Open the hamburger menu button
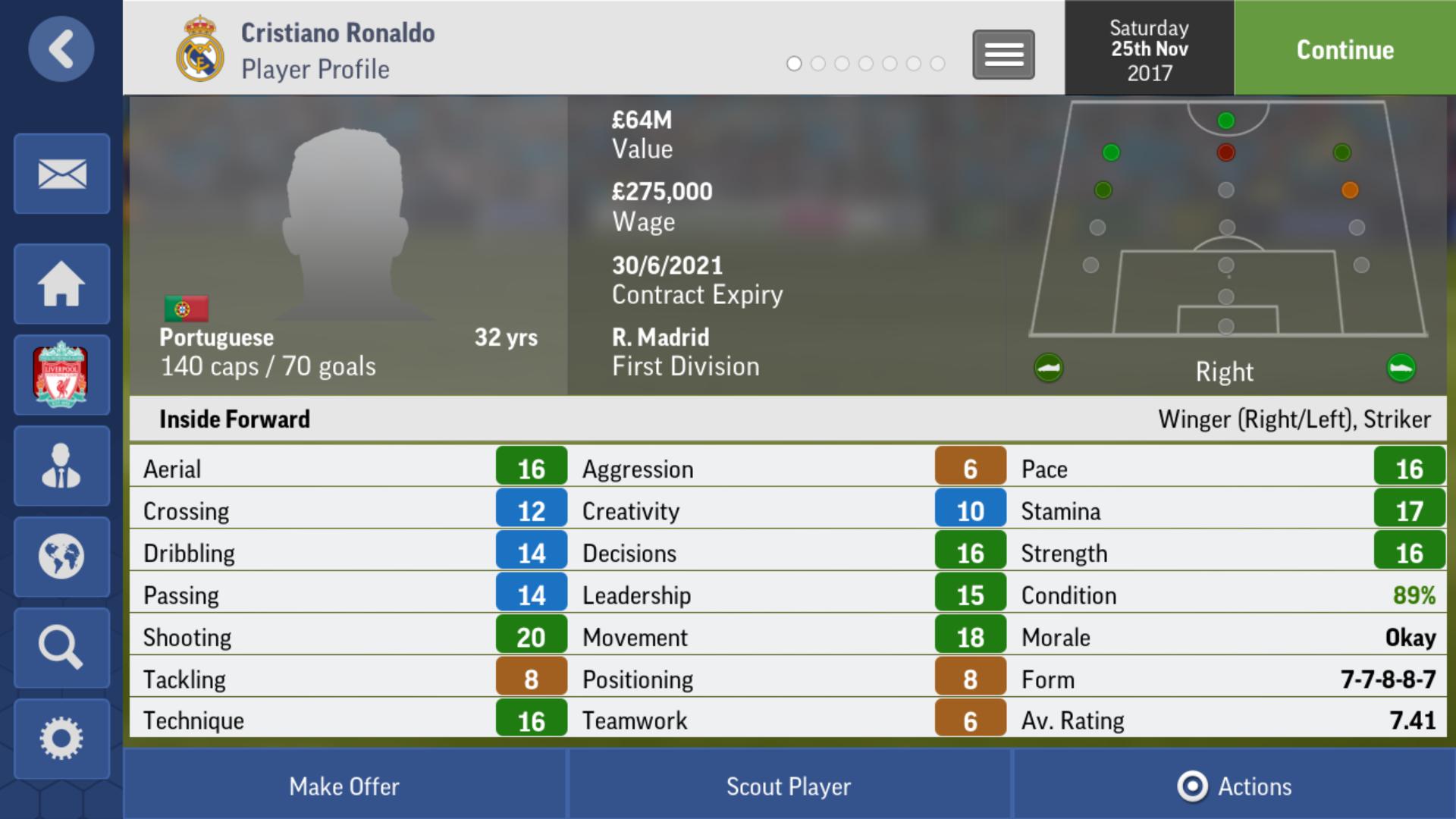 coord(1003,55)
